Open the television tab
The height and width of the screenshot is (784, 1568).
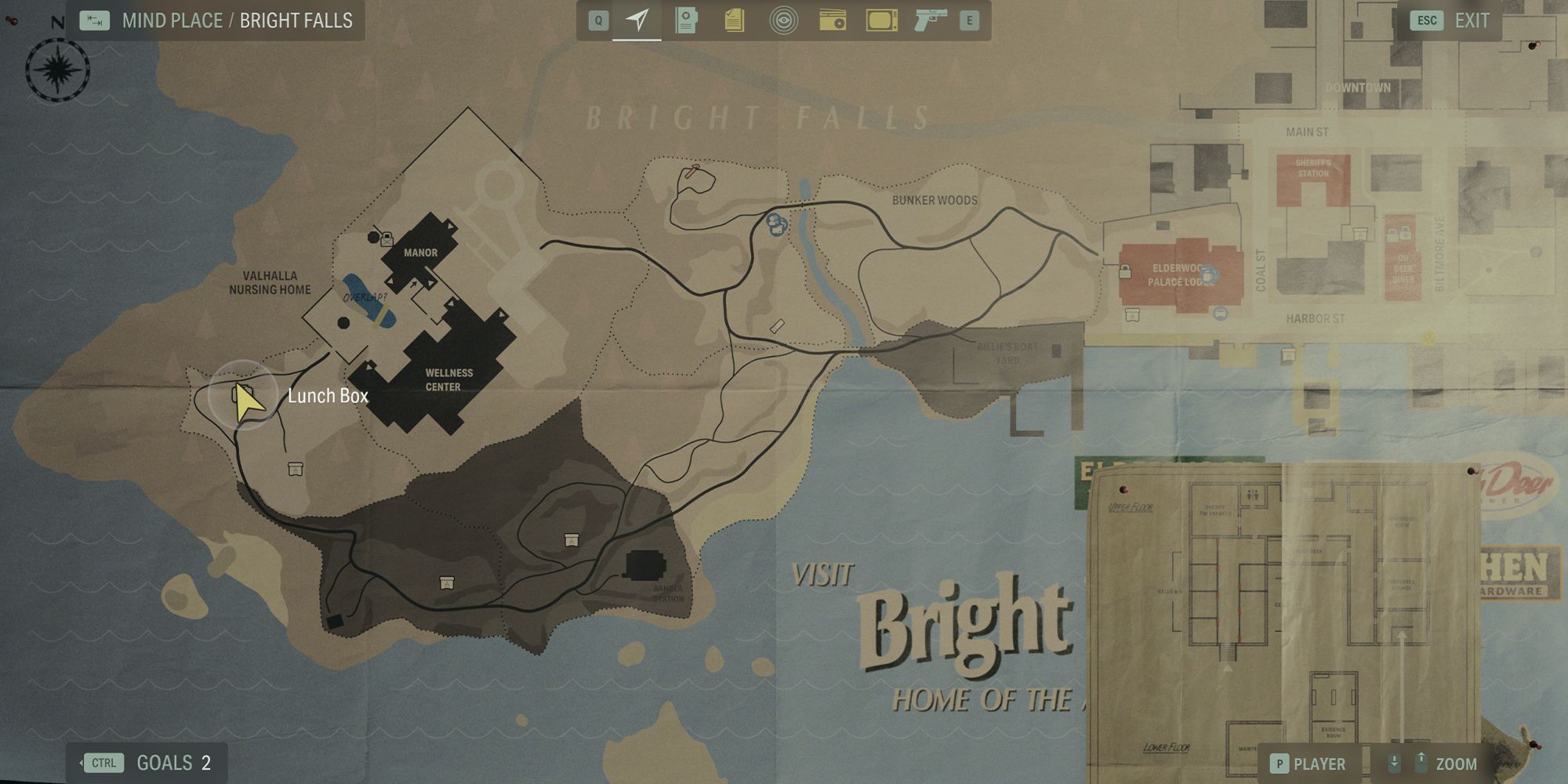881,20
